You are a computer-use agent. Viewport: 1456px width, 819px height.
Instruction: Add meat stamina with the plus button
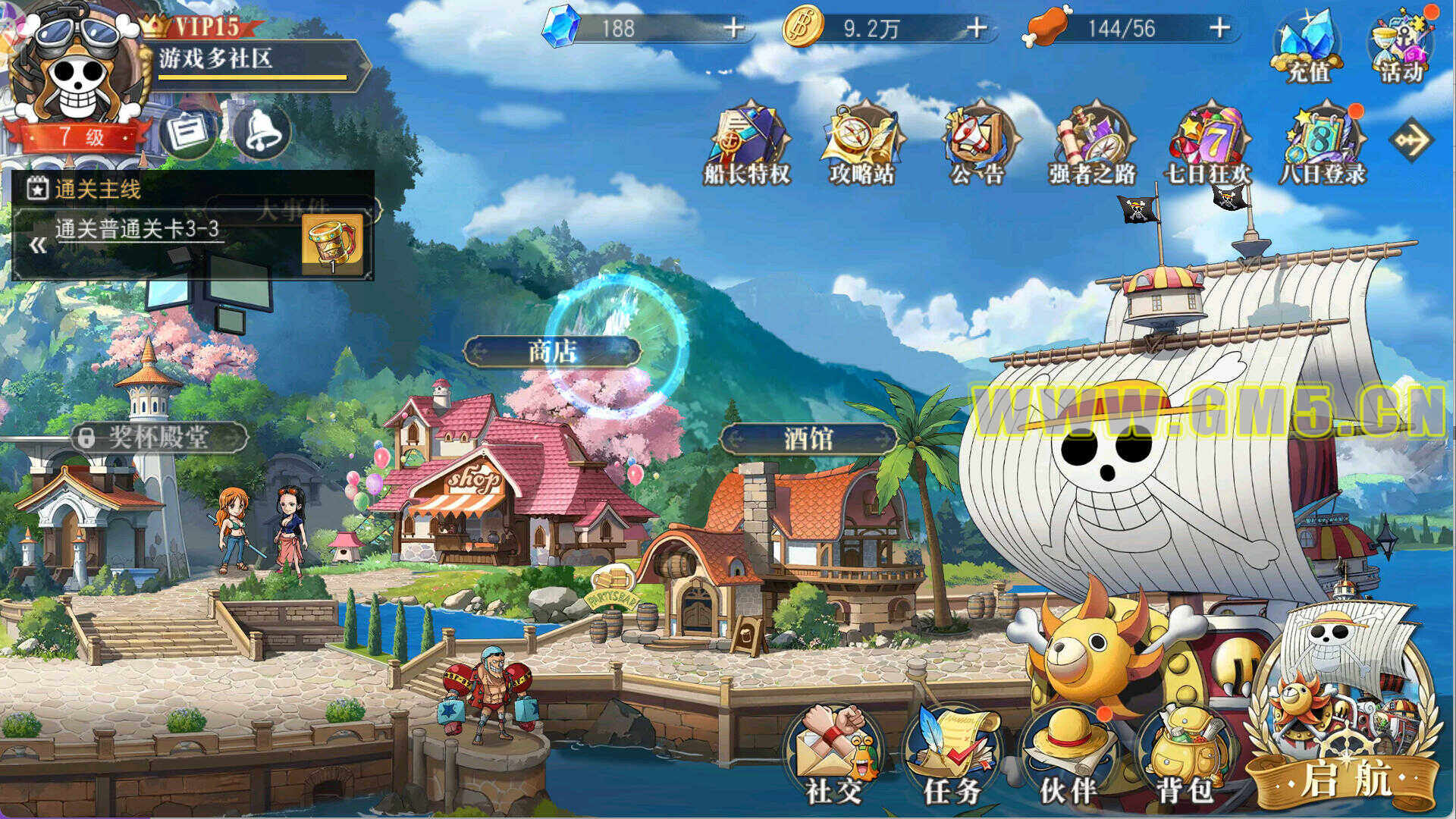pos(1219,29)
